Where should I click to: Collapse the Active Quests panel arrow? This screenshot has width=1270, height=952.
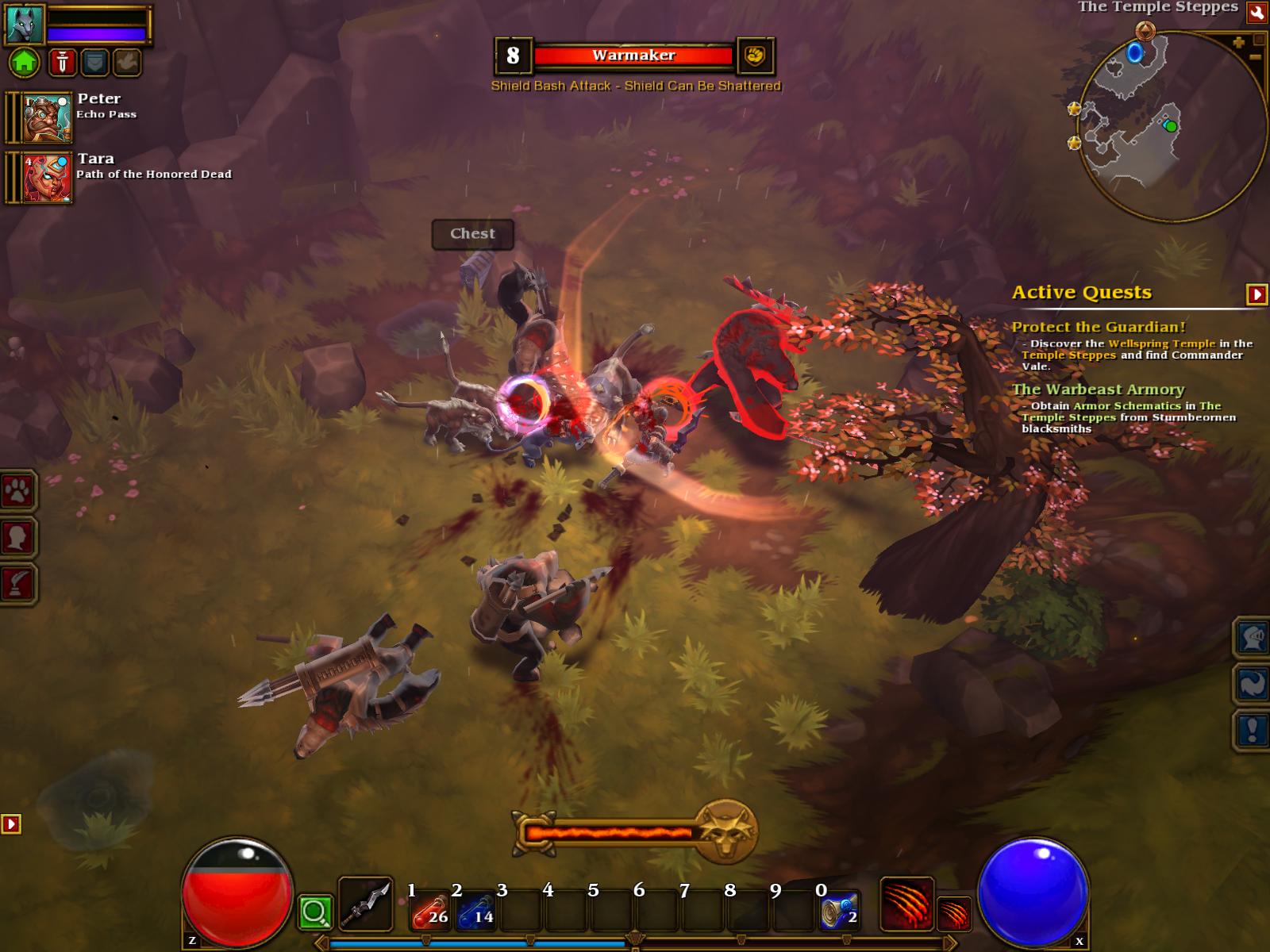[1257, 294]
